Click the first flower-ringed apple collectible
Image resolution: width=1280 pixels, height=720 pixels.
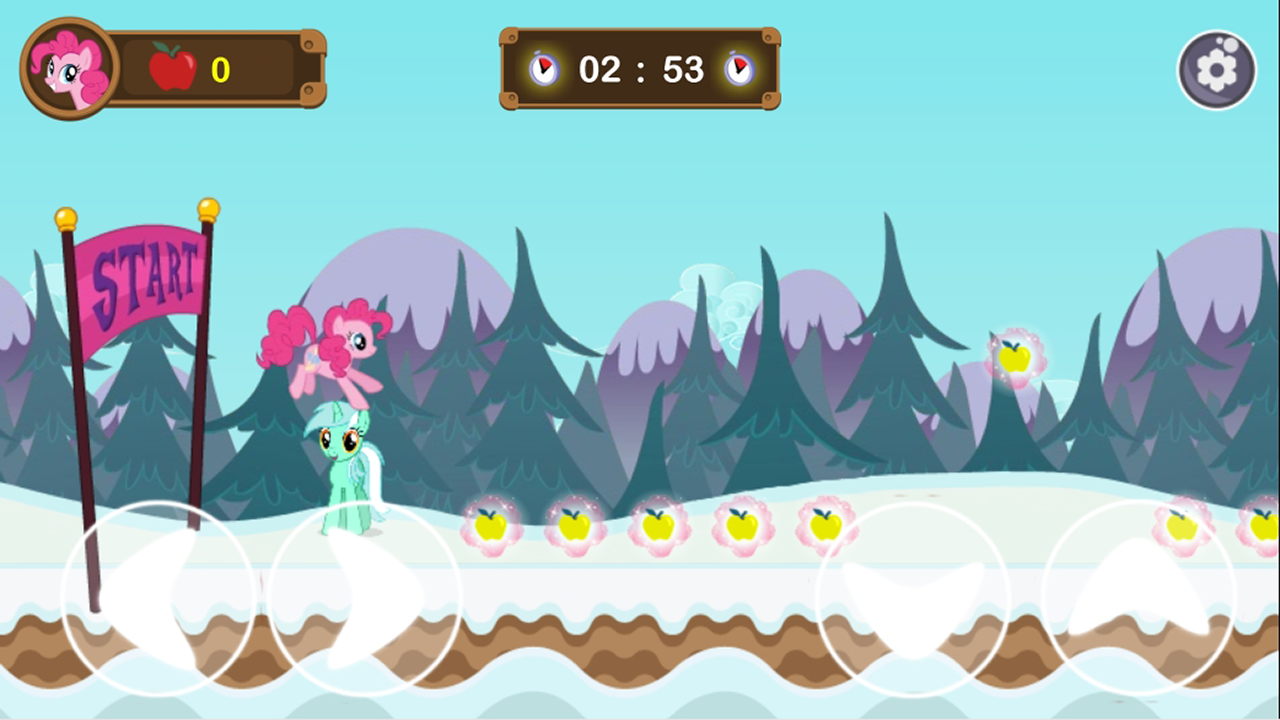coord(491,527)
